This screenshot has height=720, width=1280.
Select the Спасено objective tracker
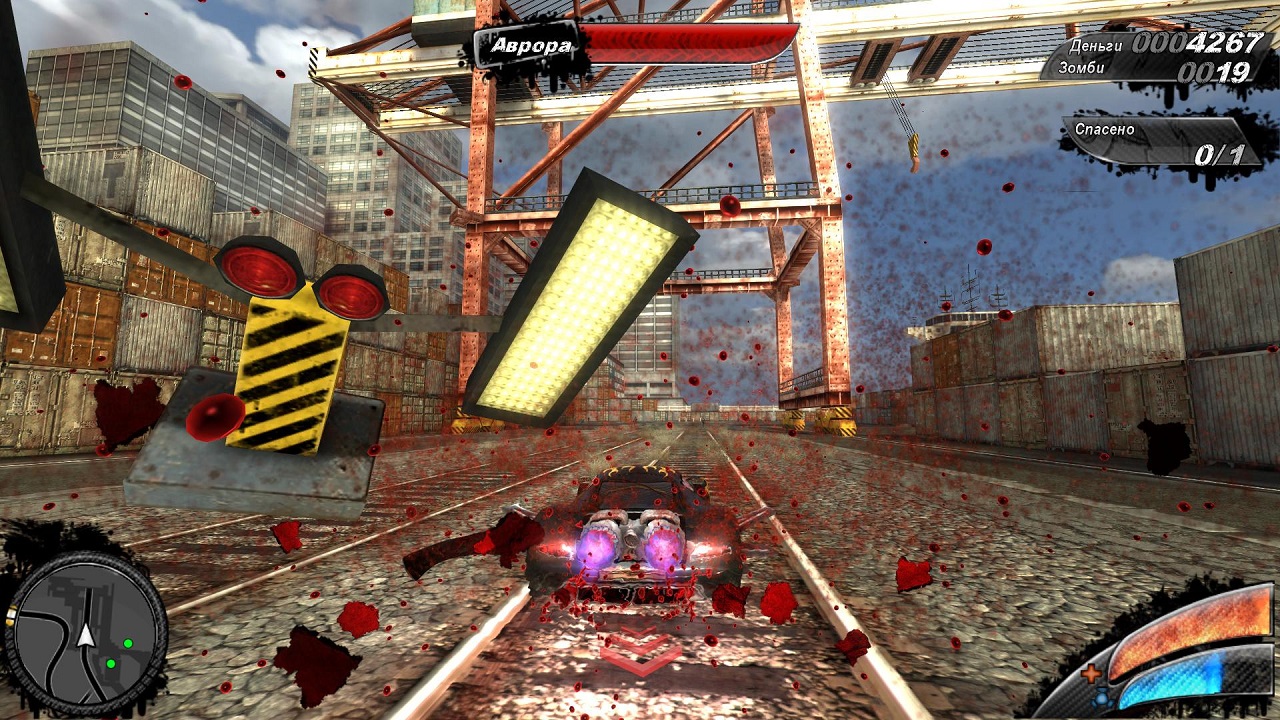[1160, 142]
